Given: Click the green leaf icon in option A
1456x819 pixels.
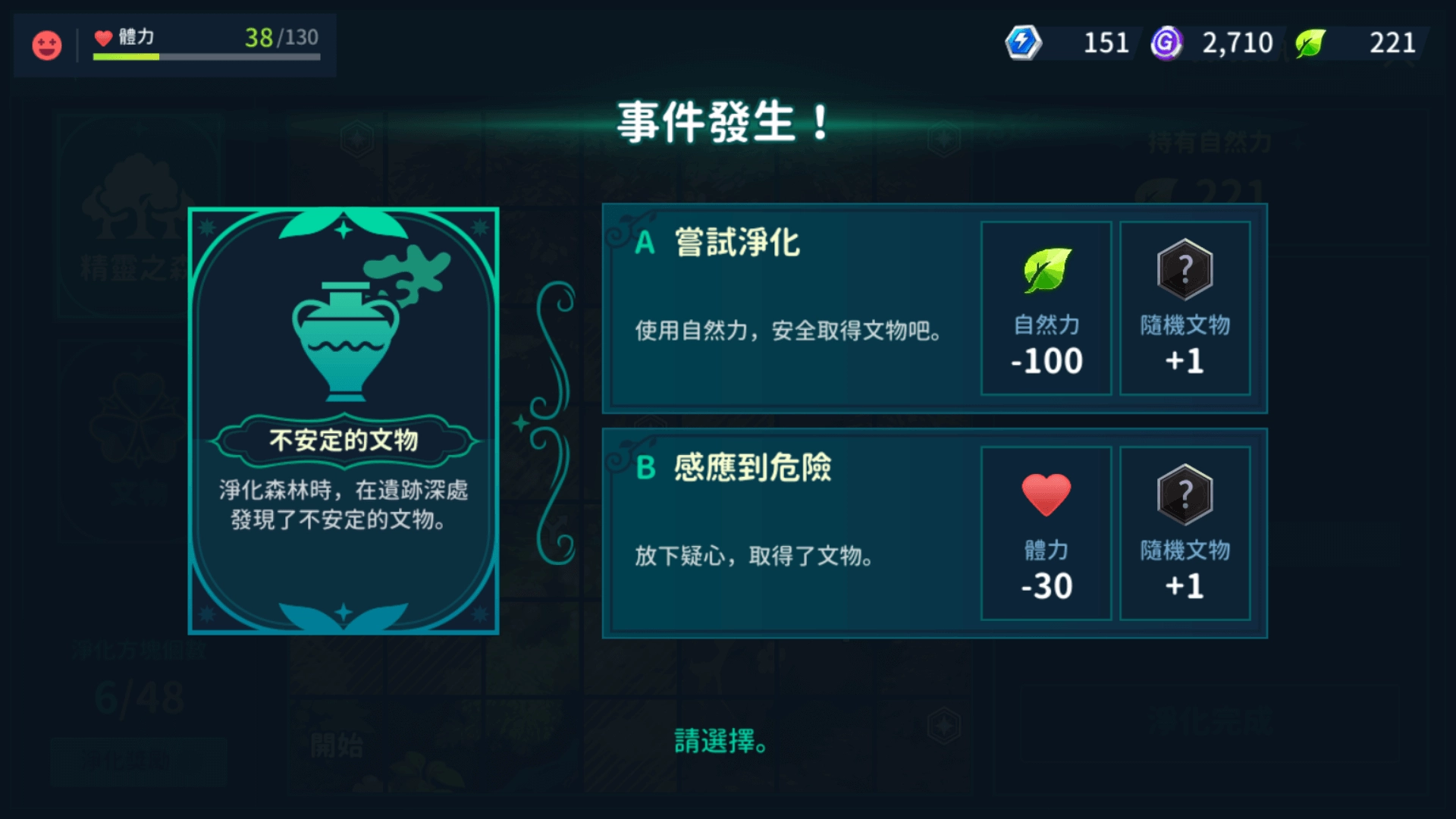Looking at the screenshot, I should click(1046, 271).
